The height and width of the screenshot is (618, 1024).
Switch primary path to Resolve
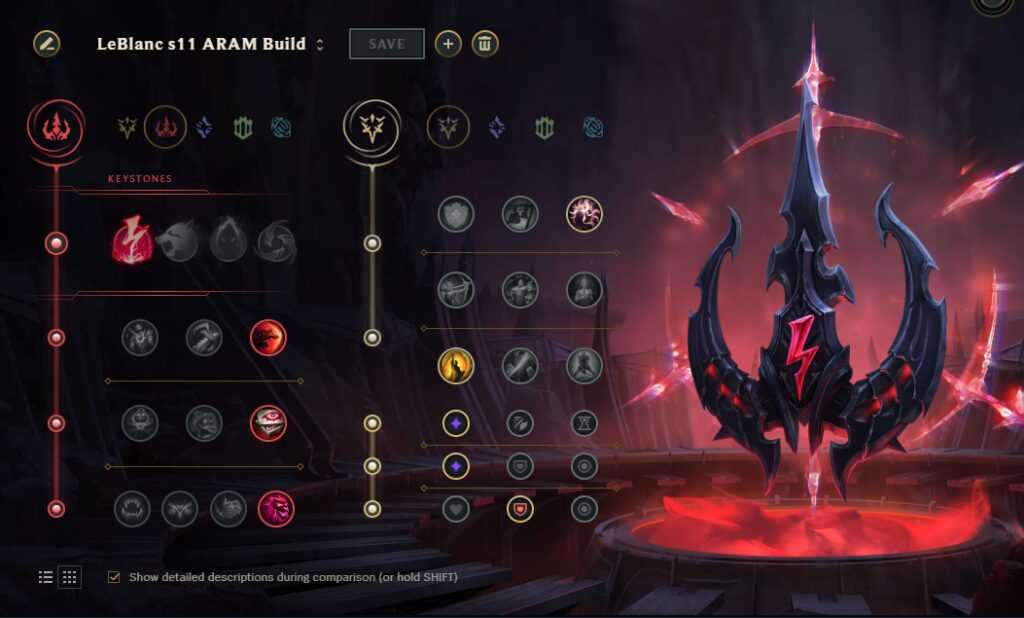(243, 128)
